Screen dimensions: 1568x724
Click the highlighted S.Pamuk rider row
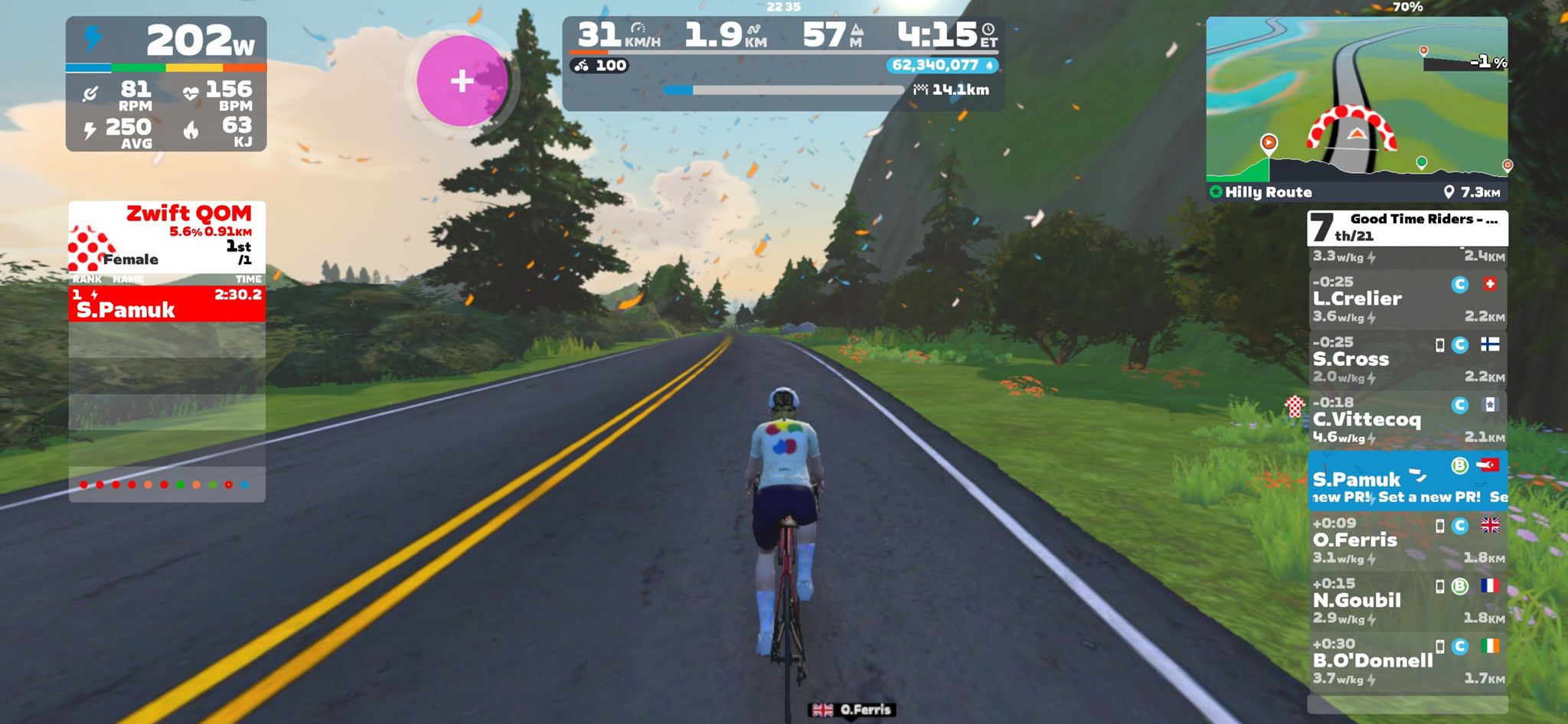(1407, 481)
